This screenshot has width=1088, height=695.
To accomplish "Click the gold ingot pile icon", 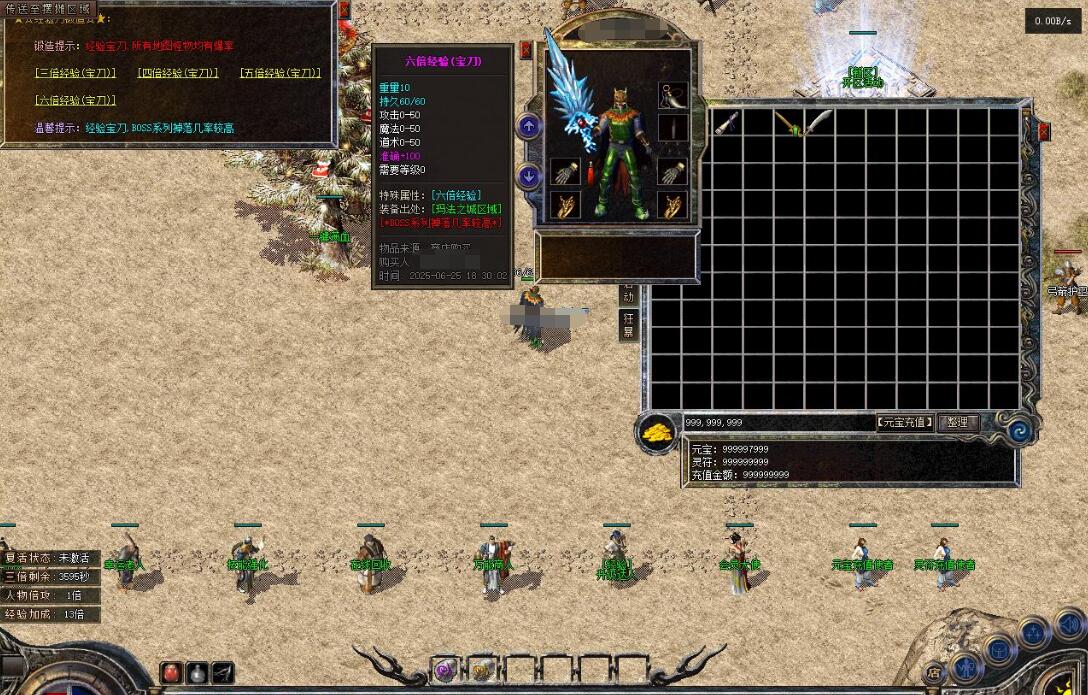I will 656,434.
